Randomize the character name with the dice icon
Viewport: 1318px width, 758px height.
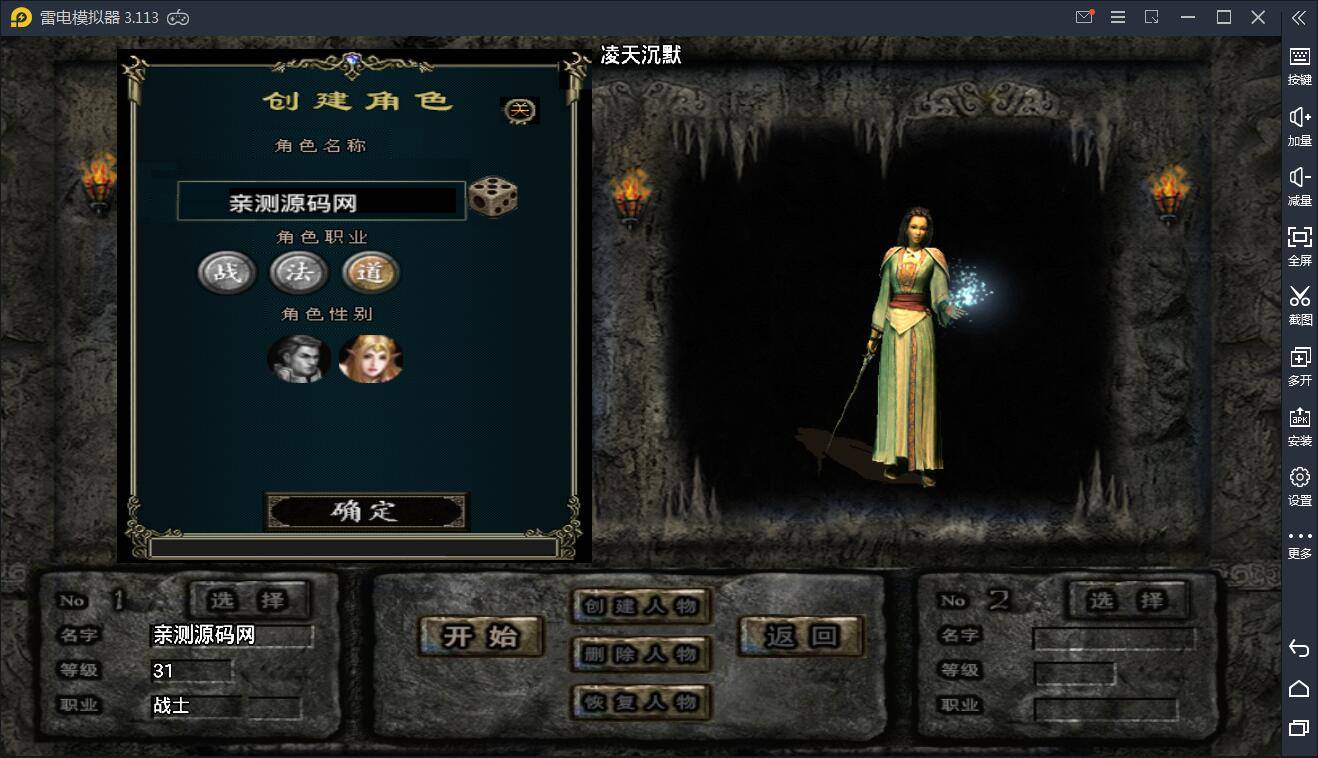pos(493,197)
